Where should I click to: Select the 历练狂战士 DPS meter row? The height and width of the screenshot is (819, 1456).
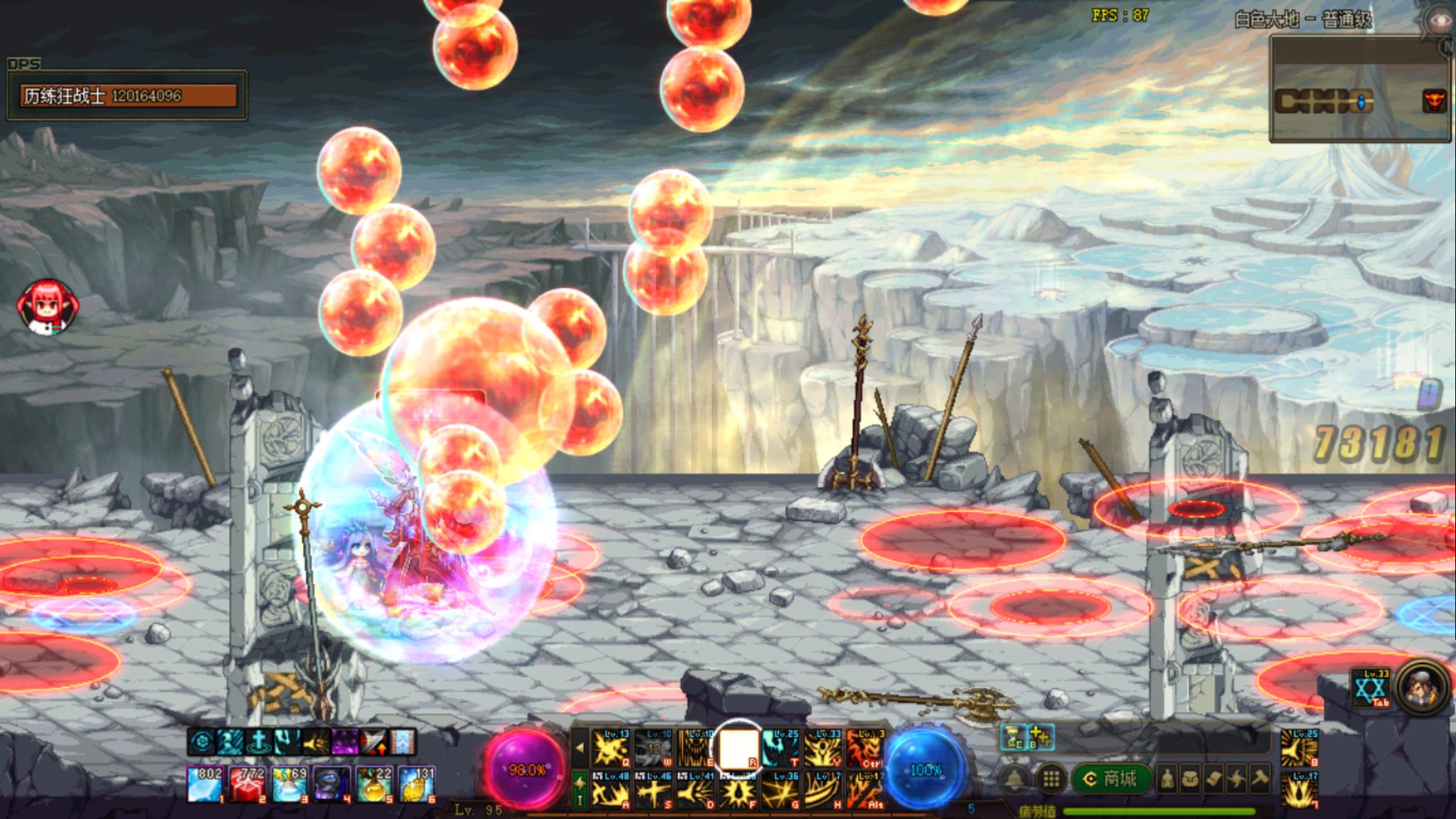[129, 95]
